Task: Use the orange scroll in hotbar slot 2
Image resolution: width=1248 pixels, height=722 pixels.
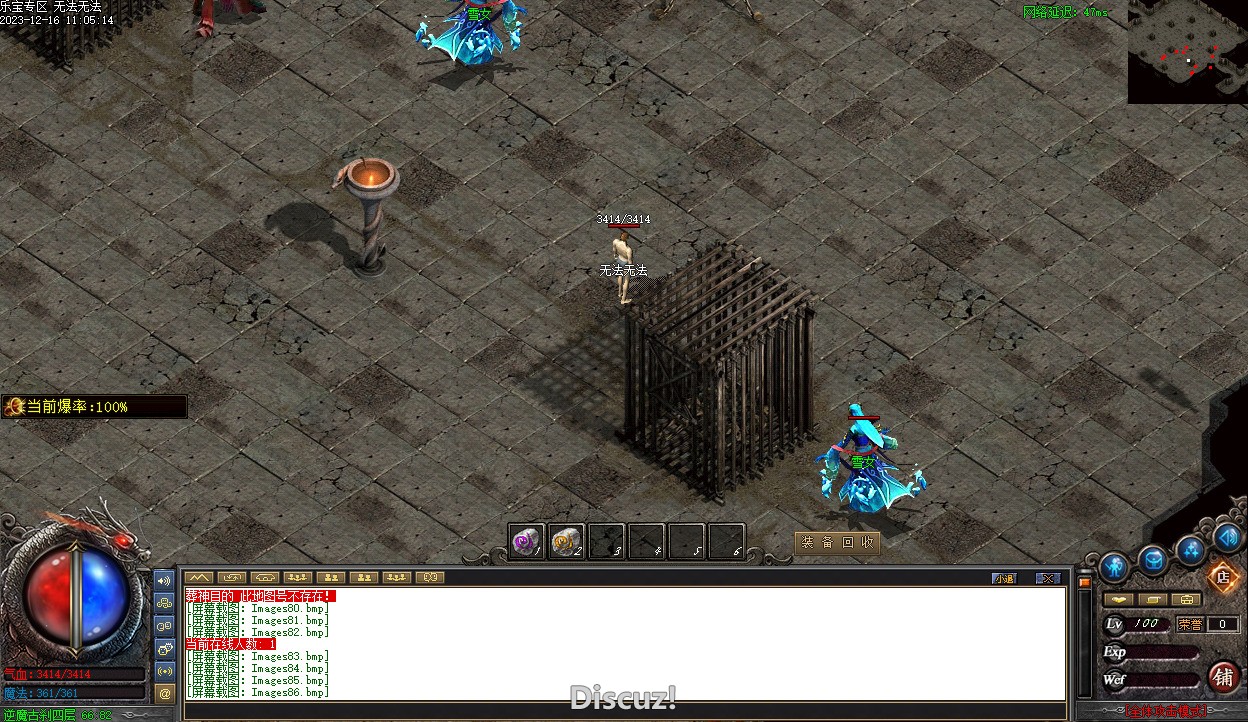Action: pos(566,542)
